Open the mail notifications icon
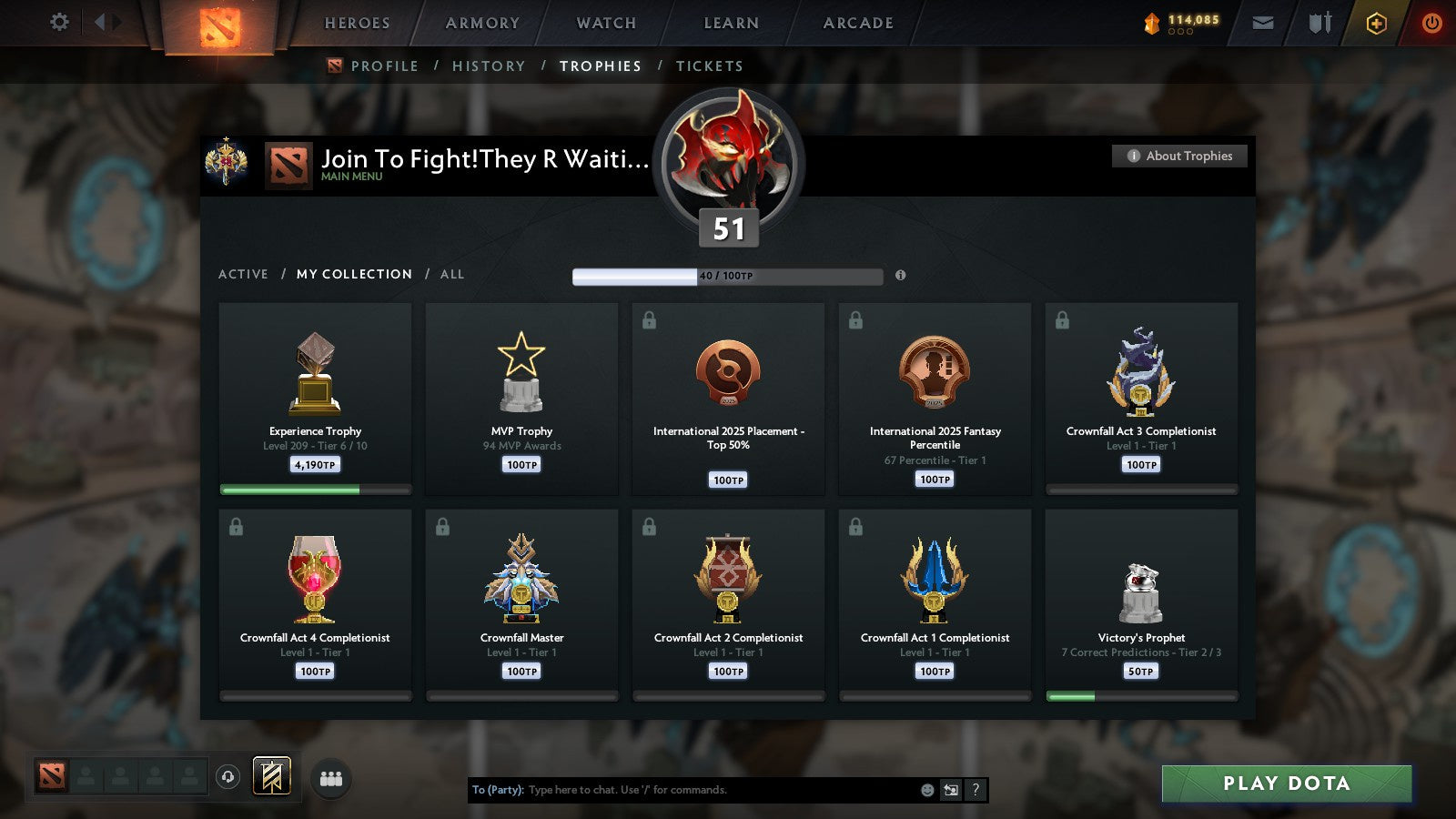Viewport: 1456px width, 819px height. click(x=1262, y=23)
